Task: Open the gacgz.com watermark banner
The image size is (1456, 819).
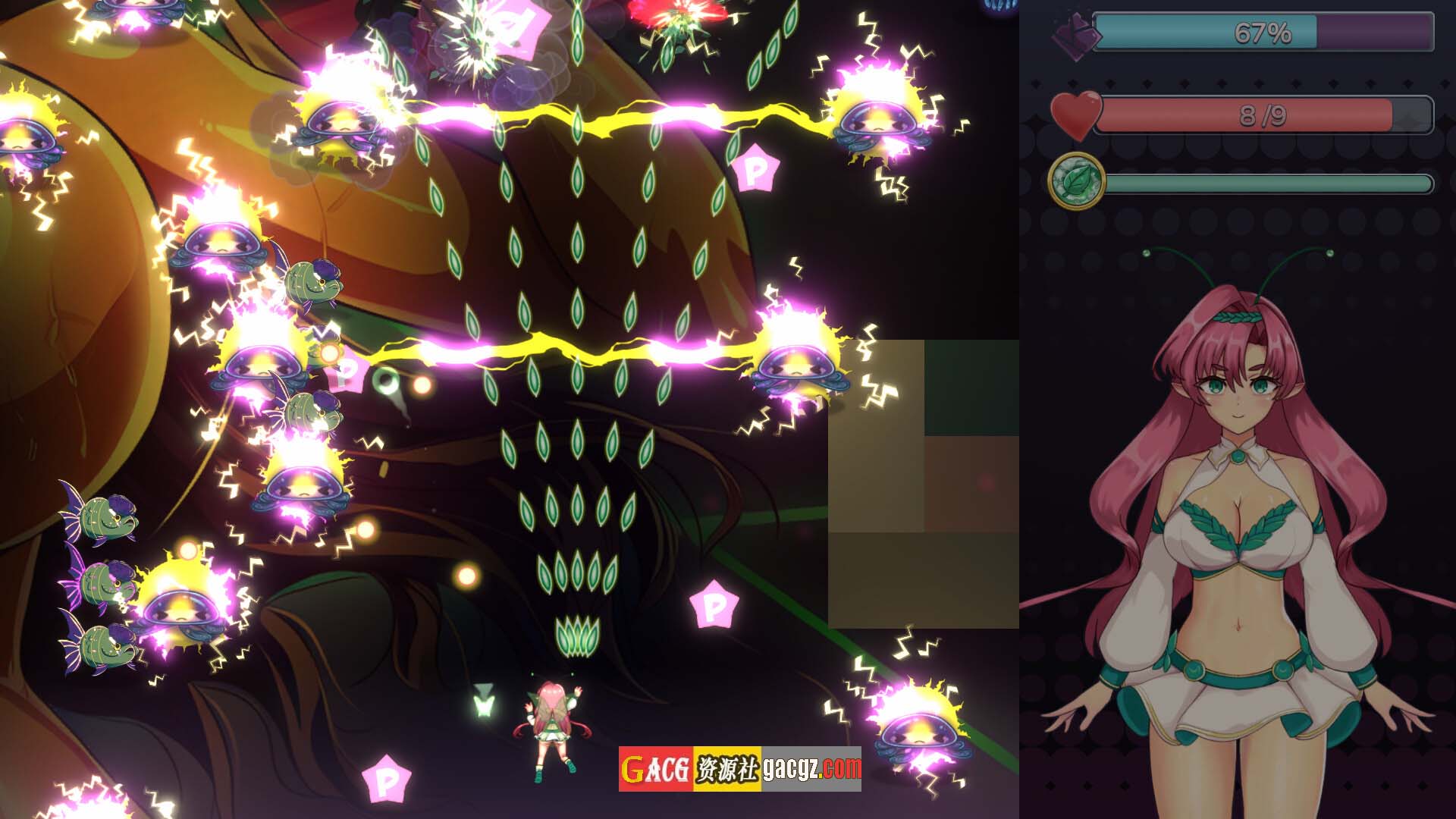Action: coord(739,769)
